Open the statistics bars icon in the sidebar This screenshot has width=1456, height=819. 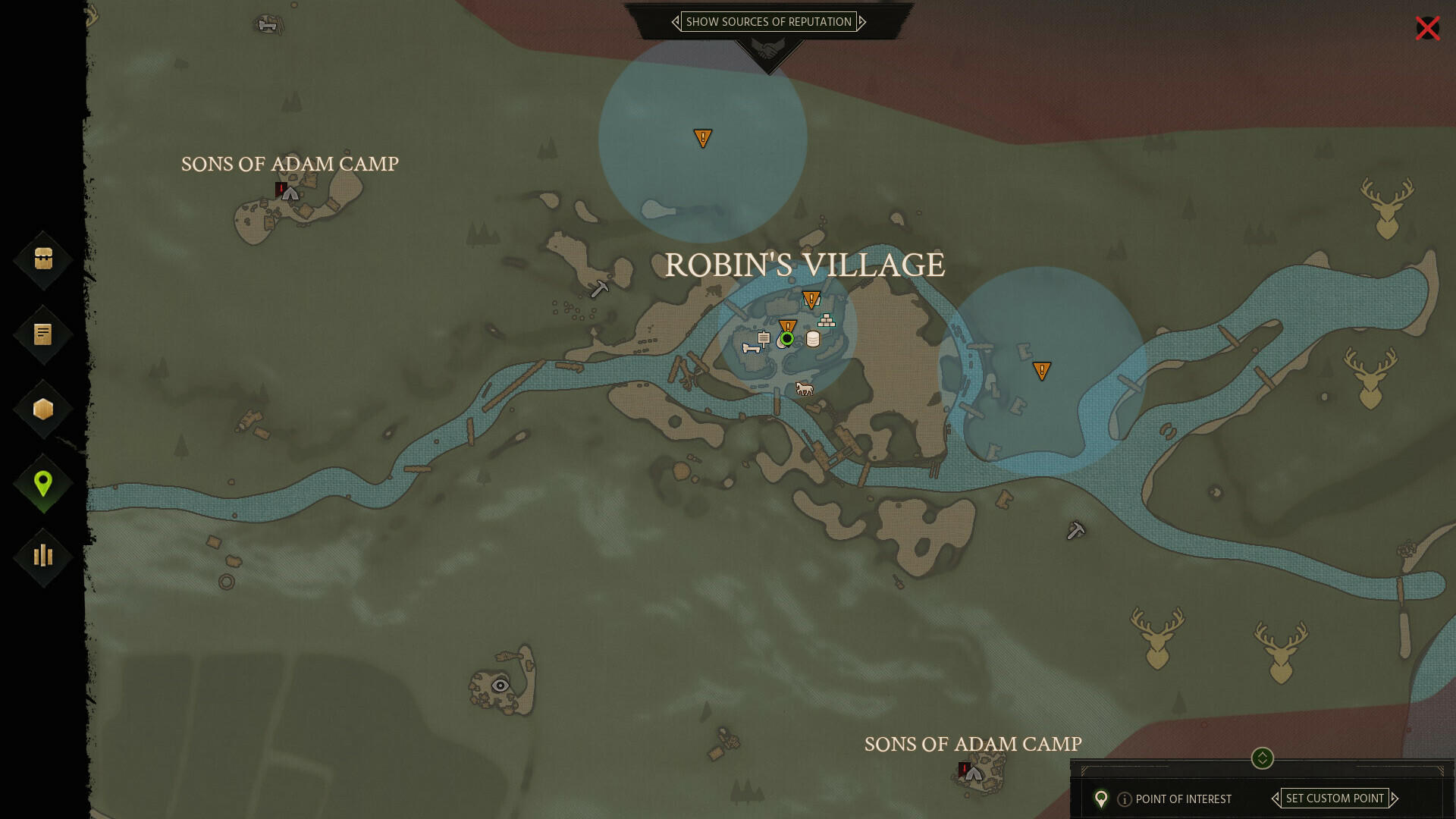point(43,556)
